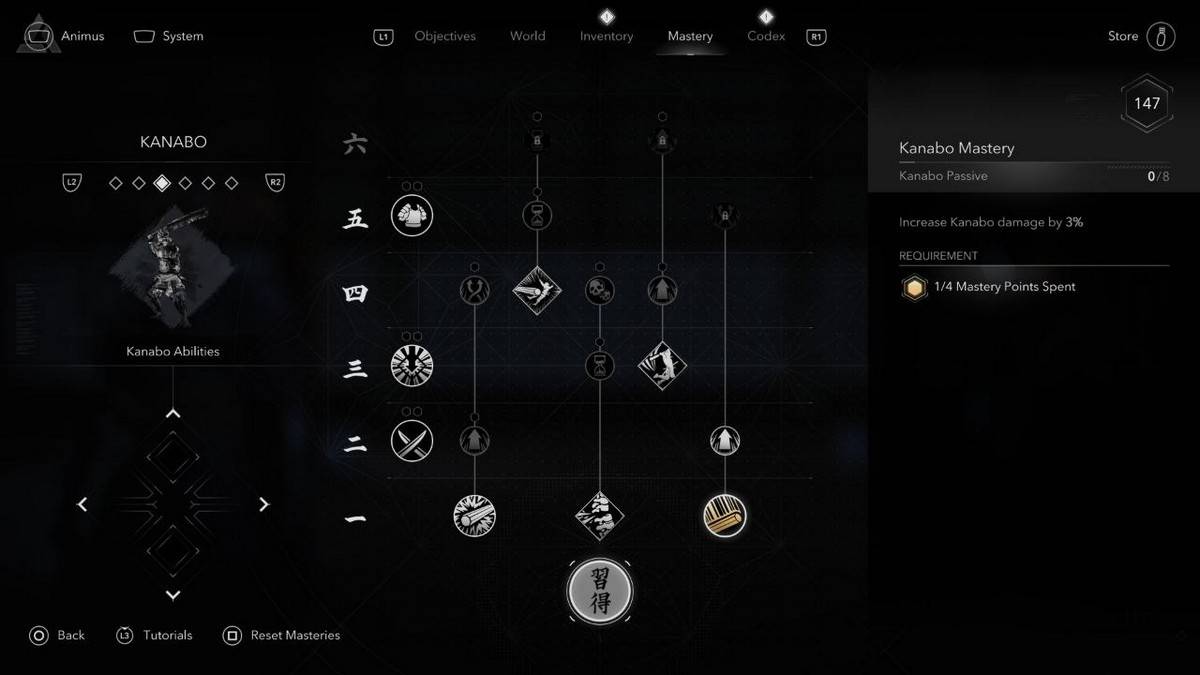Pick the skull skill node
This screenshot has width=1200, height=675.
click(600, 291)
